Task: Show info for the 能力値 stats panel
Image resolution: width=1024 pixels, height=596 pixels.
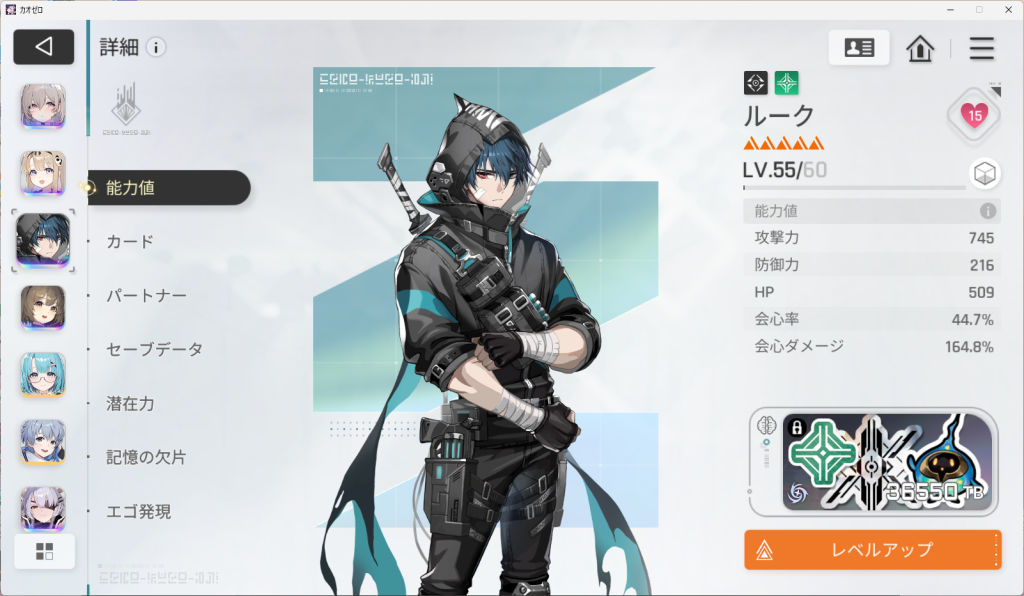Action: pyautogui.click(x=988, y=211)
